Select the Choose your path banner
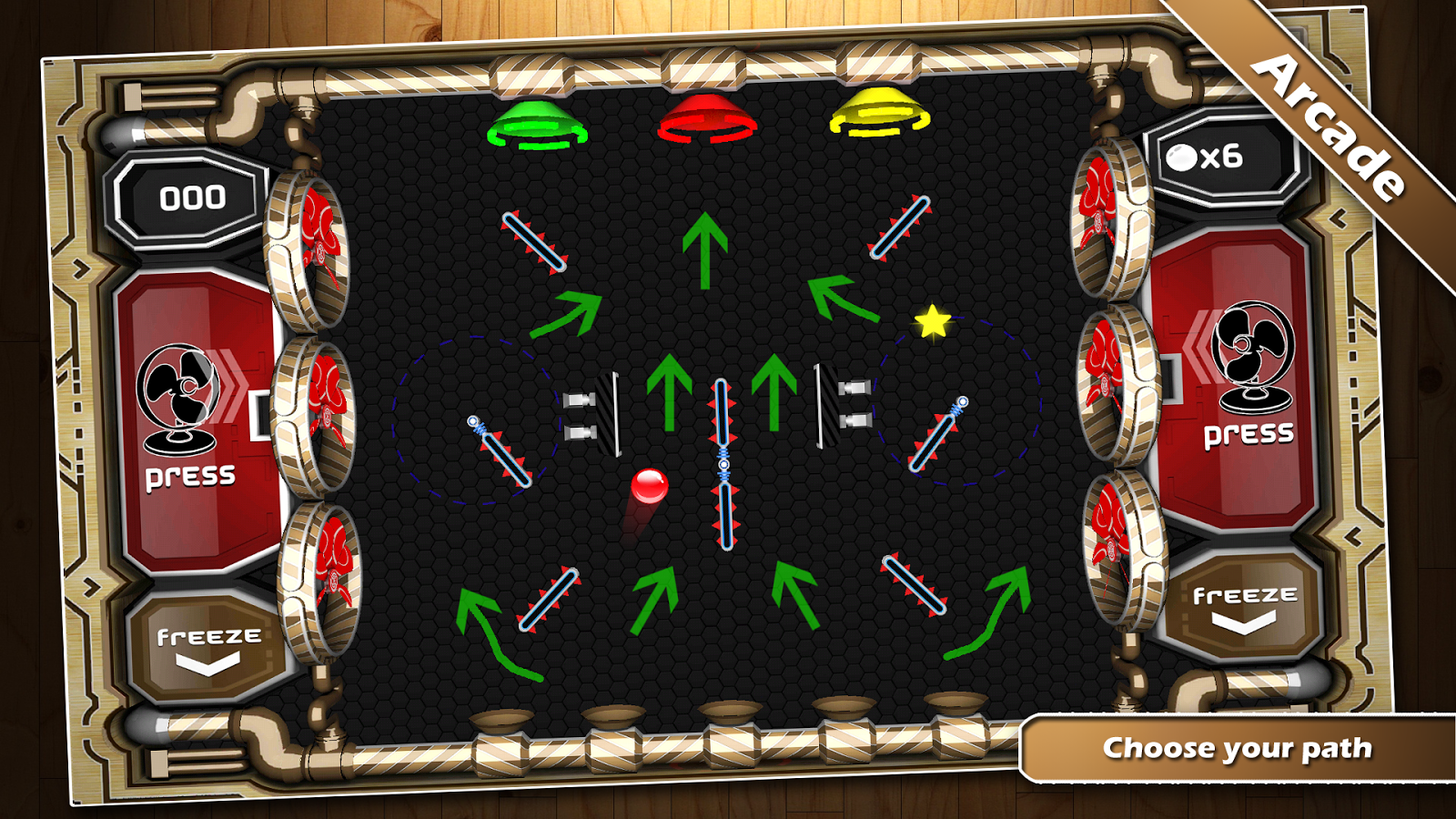1456x819 pixels. [1238, 748]
